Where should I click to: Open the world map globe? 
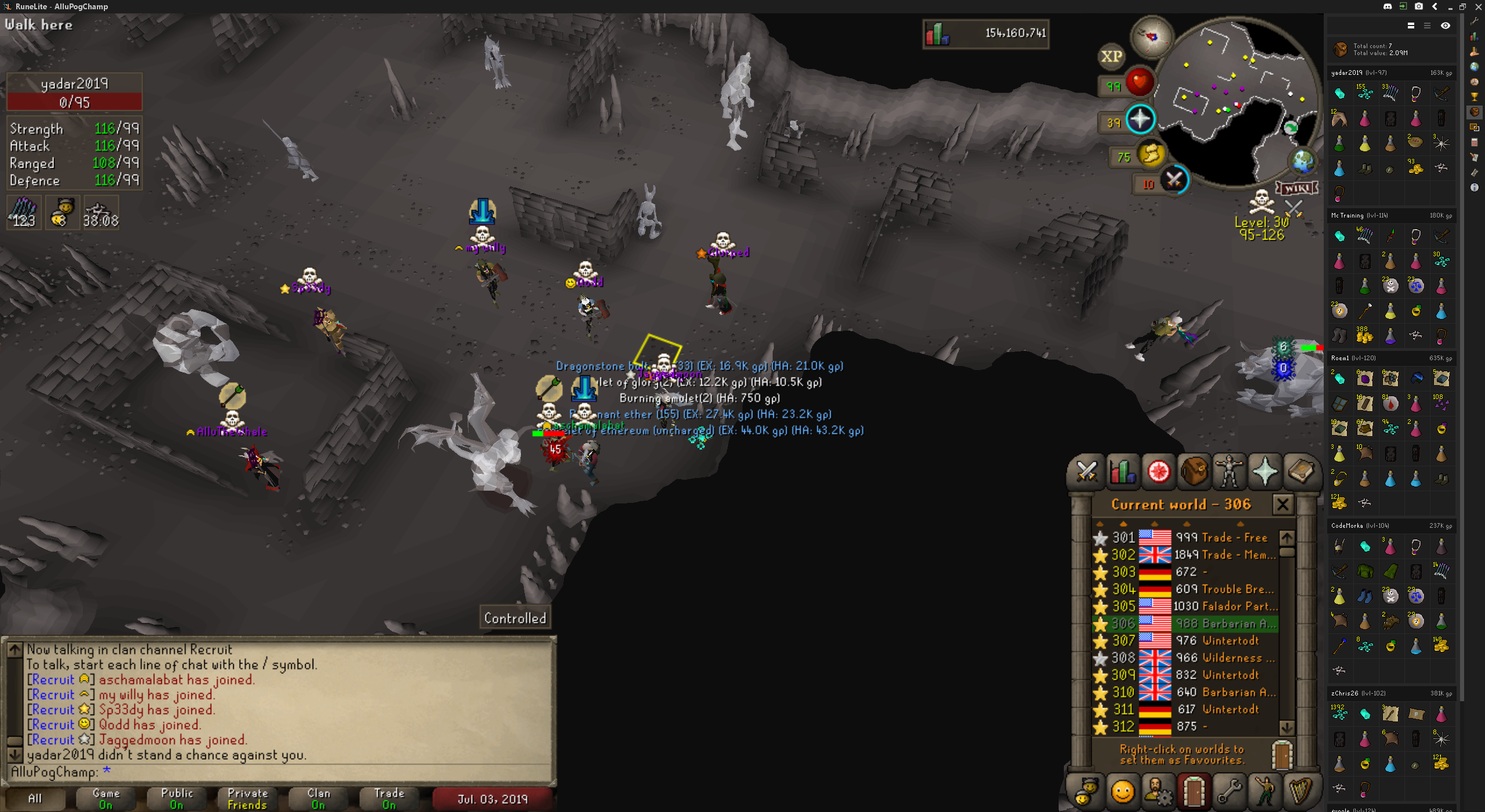point(1302,161)
